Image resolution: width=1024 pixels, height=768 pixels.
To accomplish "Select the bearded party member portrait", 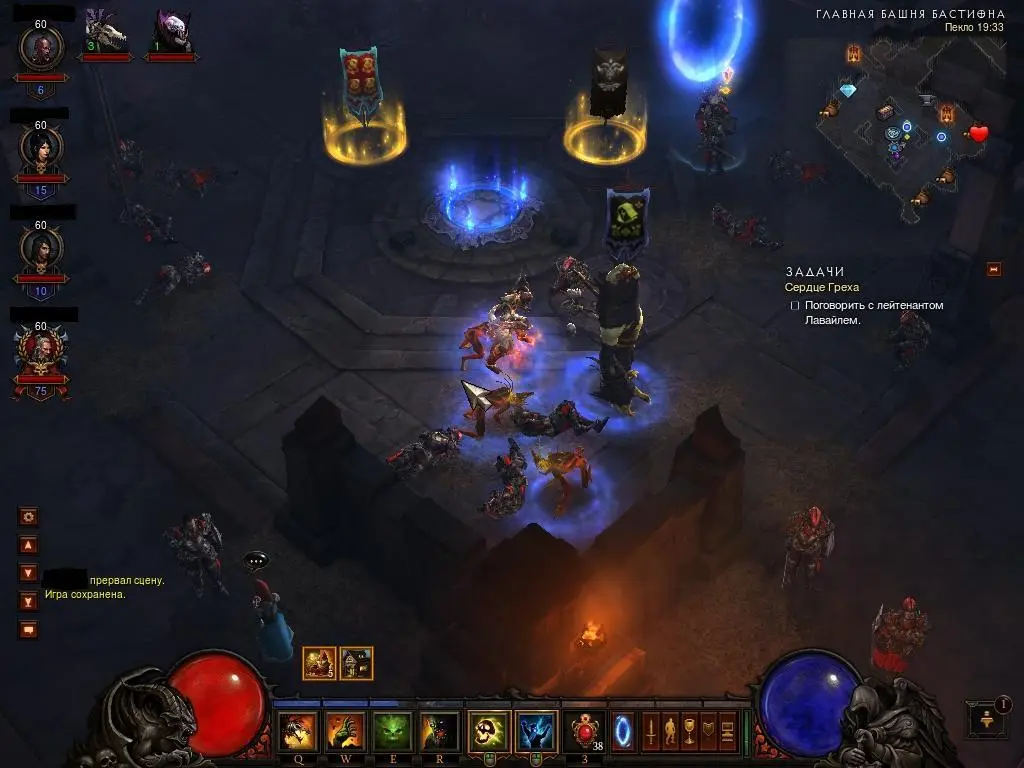I will click(41, 45).
